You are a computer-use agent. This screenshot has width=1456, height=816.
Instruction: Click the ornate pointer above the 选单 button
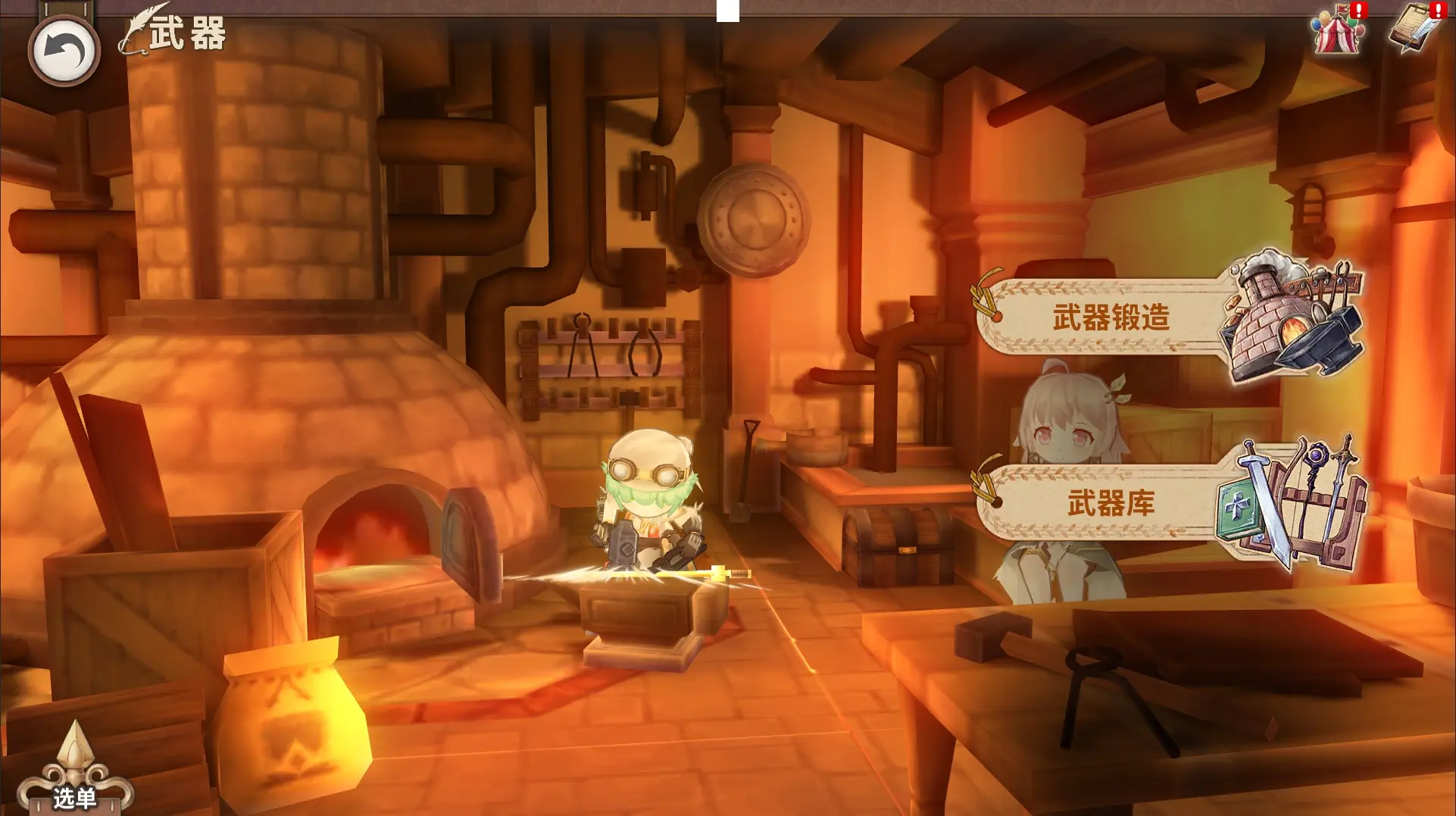[x=74, y=746]
